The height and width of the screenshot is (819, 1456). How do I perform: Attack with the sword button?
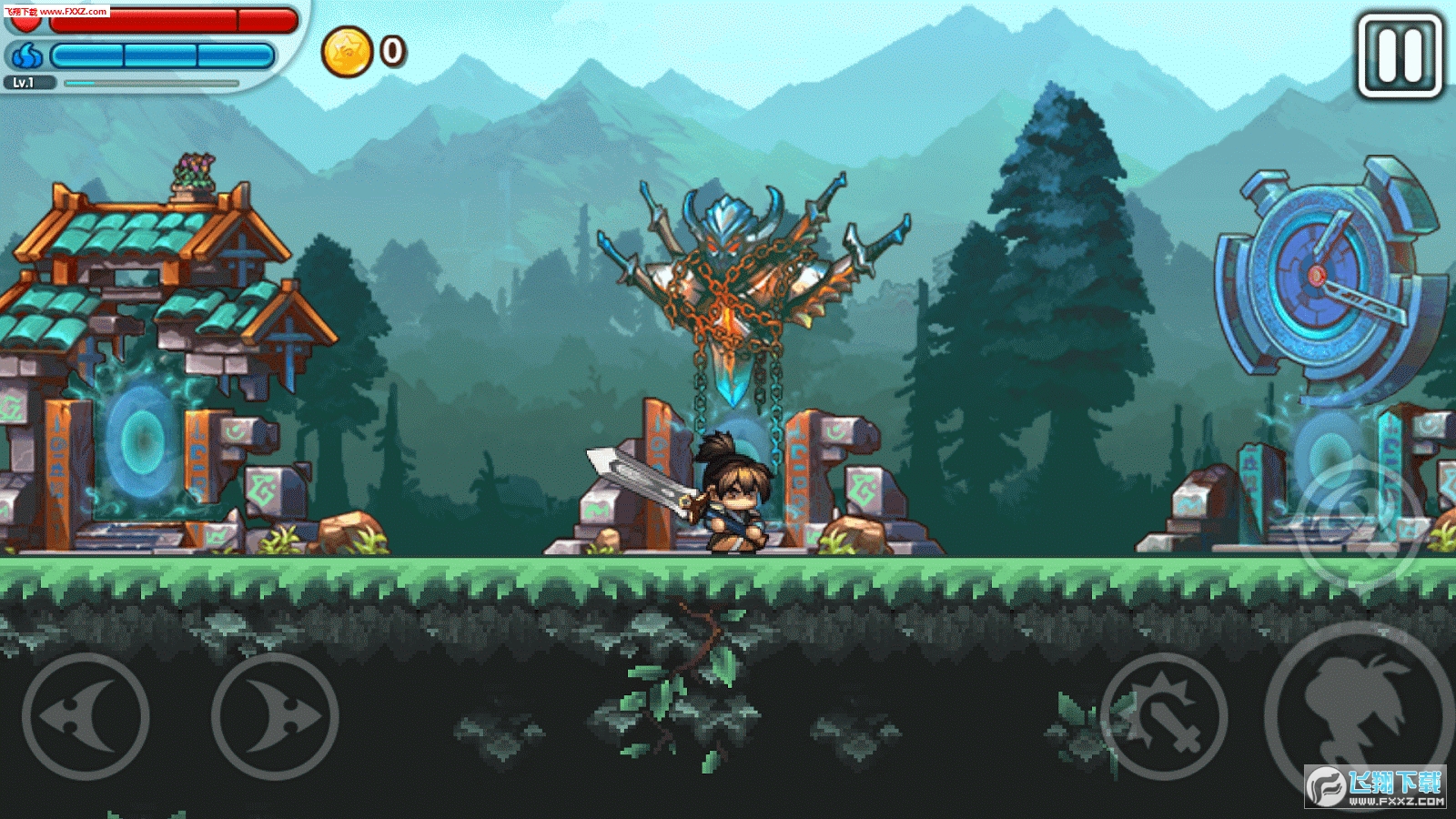pyautogui.click(x=1164, y=715)
